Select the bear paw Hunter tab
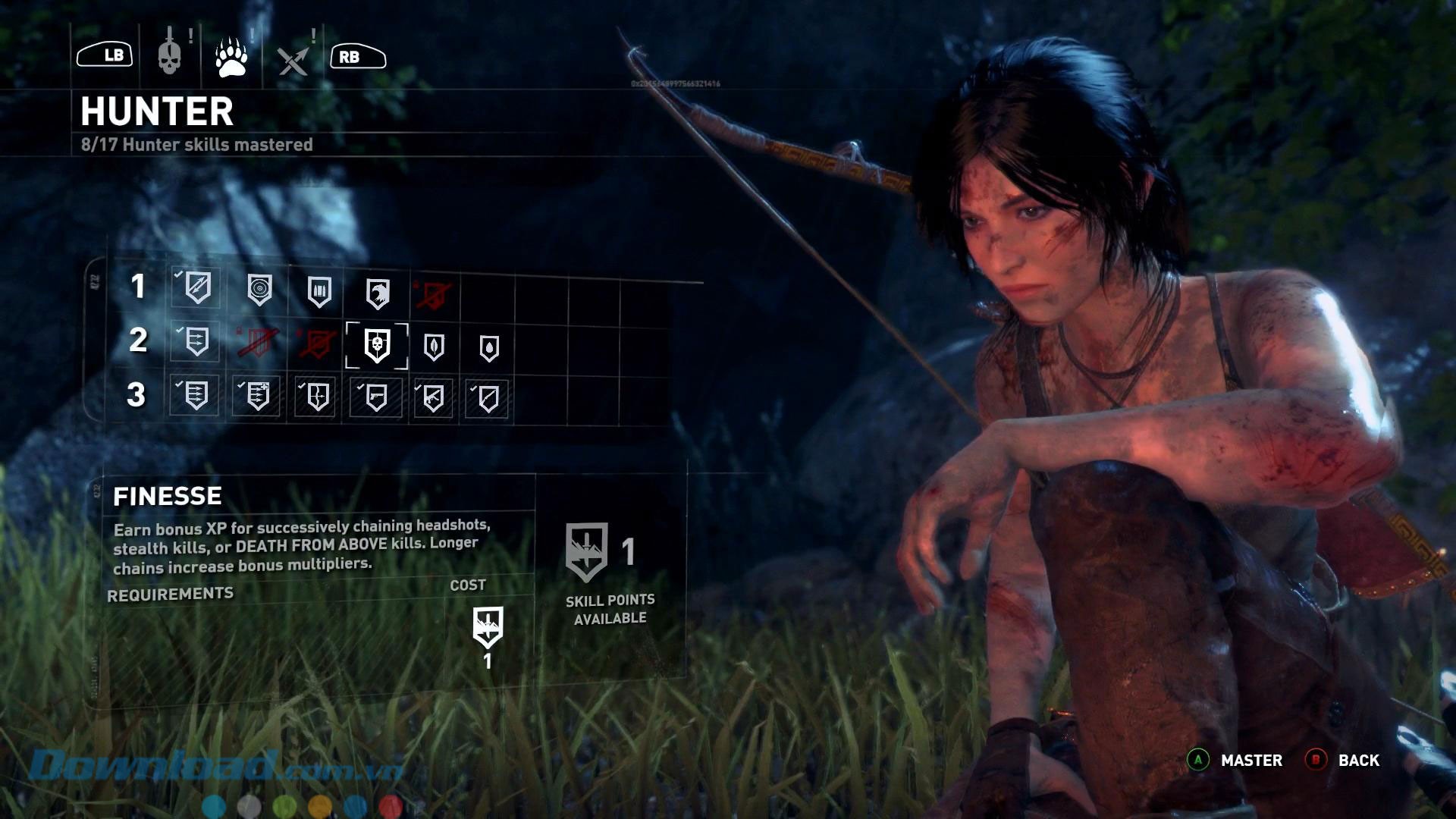The image size is (1456, 819). pos(231,57)
